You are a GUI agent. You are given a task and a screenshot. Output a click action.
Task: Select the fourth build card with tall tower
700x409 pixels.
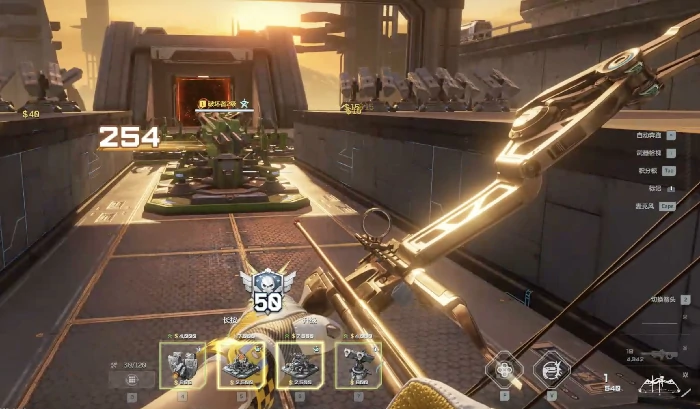tap(357, 363)
